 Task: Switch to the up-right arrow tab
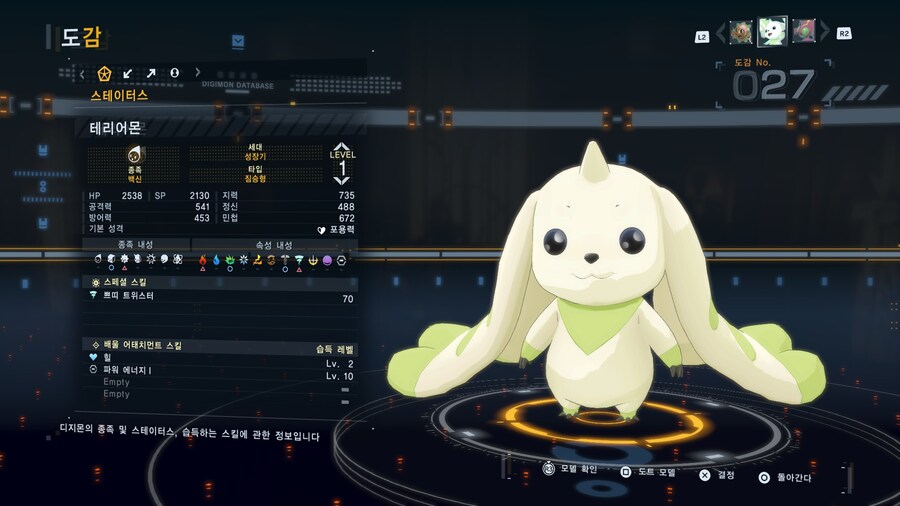coord(151,73)
